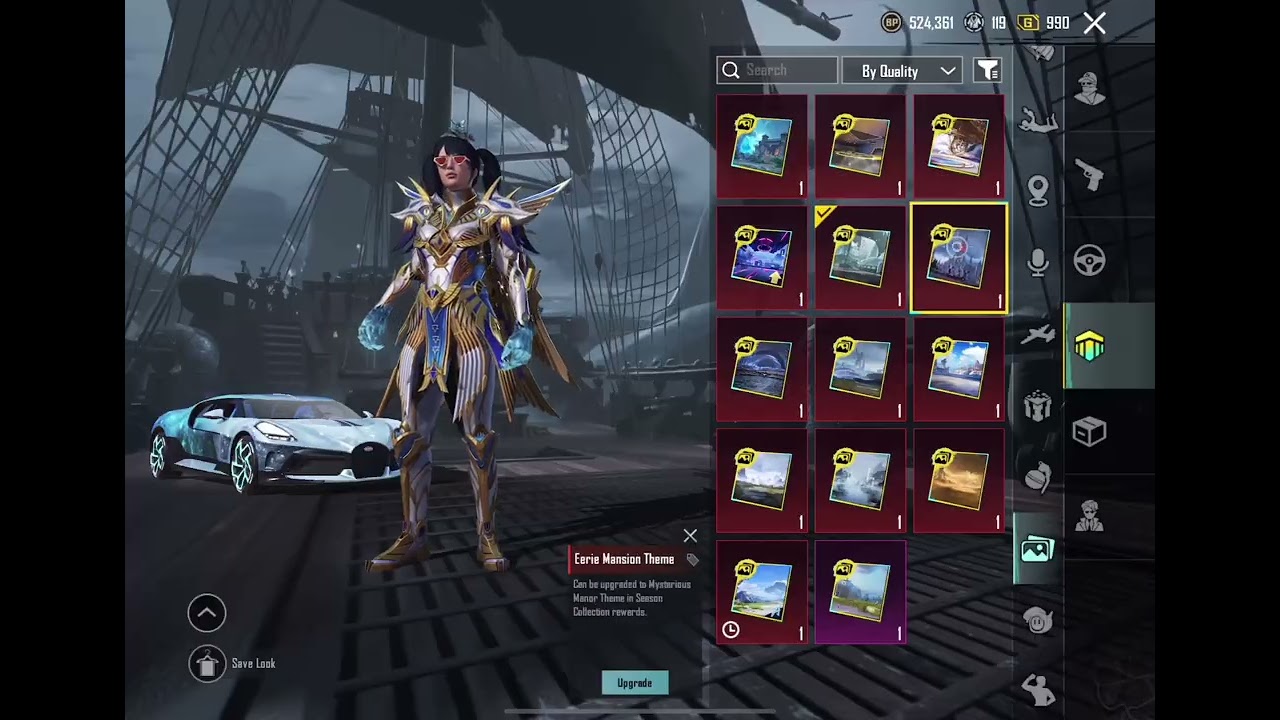This screenshot has height=720, width=1280.
Task: Select the neon purple theme thumbnail
Action: (761, 258)
